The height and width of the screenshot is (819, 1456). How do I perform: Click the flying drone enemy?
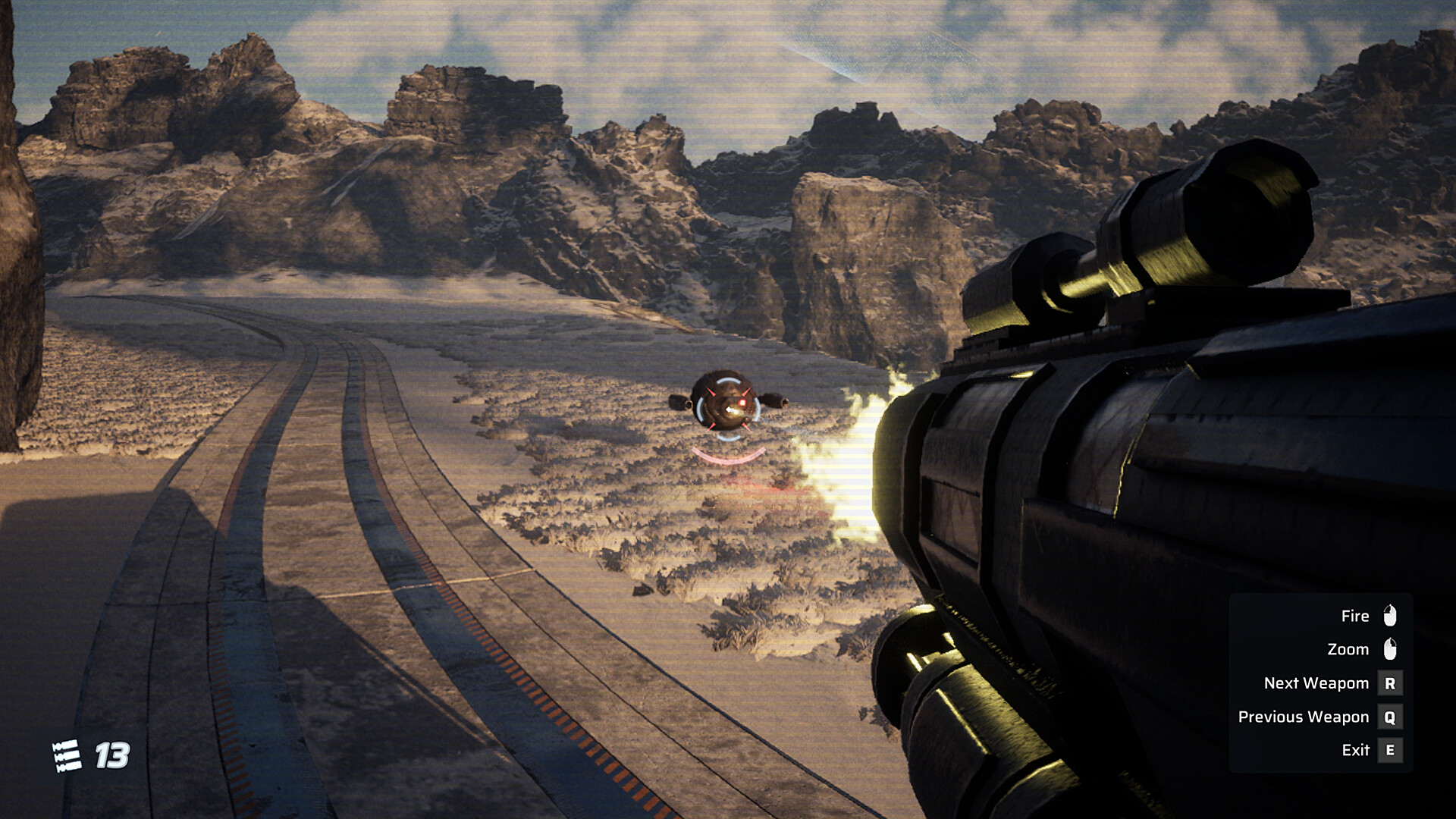(726, 403)
